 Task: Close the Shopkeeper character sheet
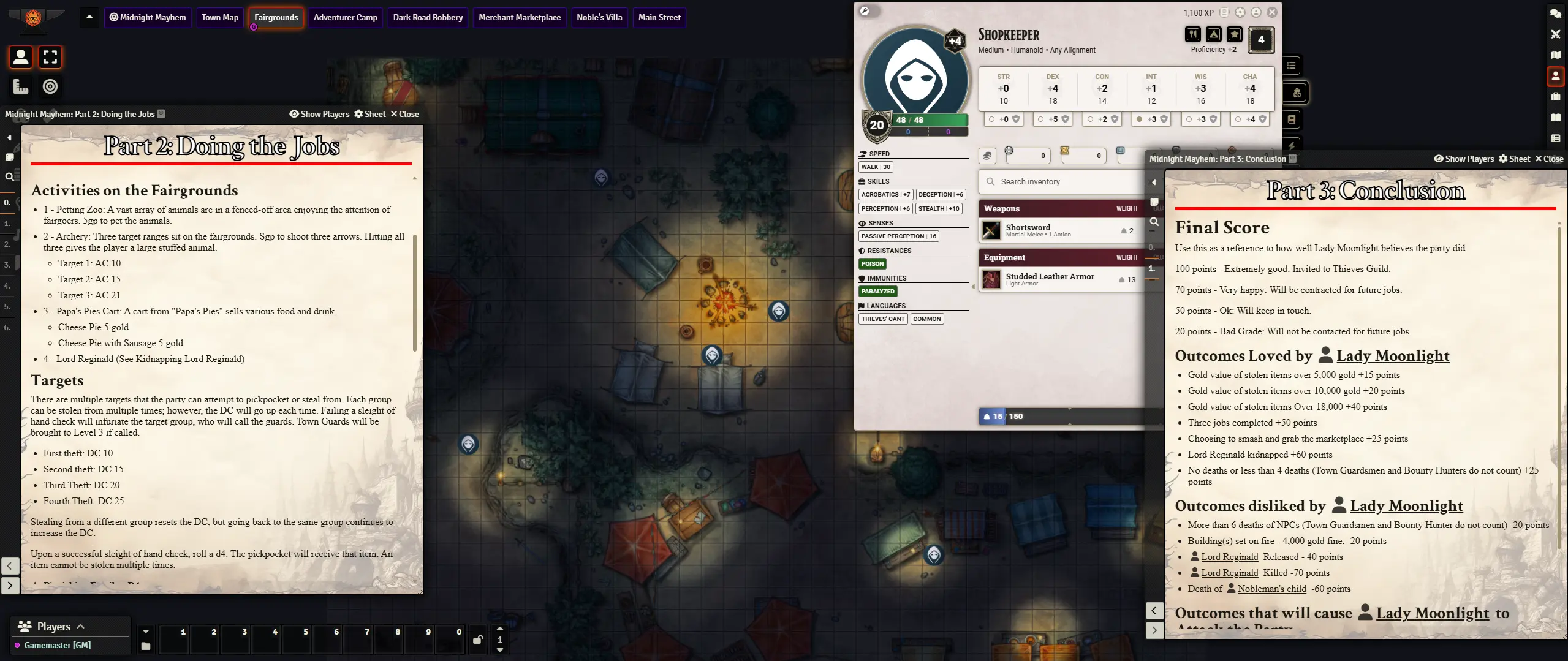pos(1272,12)
